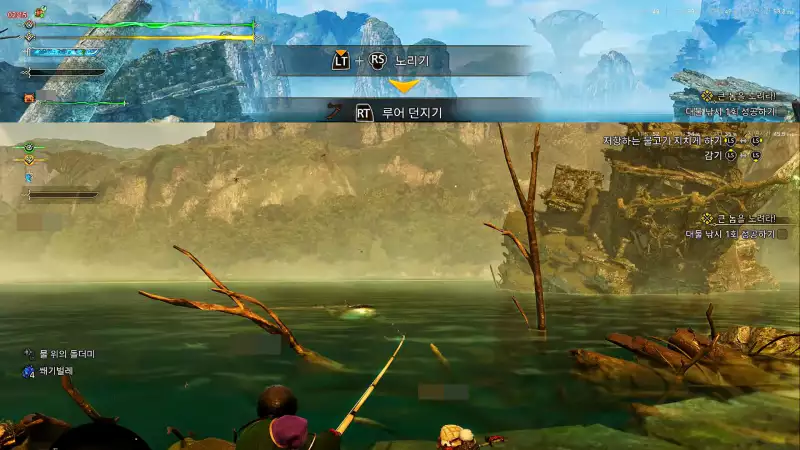Choose the blue 빼기빌레 lure icon
Image resolution: width=800 pixels, height=450 pixels.
29,371
